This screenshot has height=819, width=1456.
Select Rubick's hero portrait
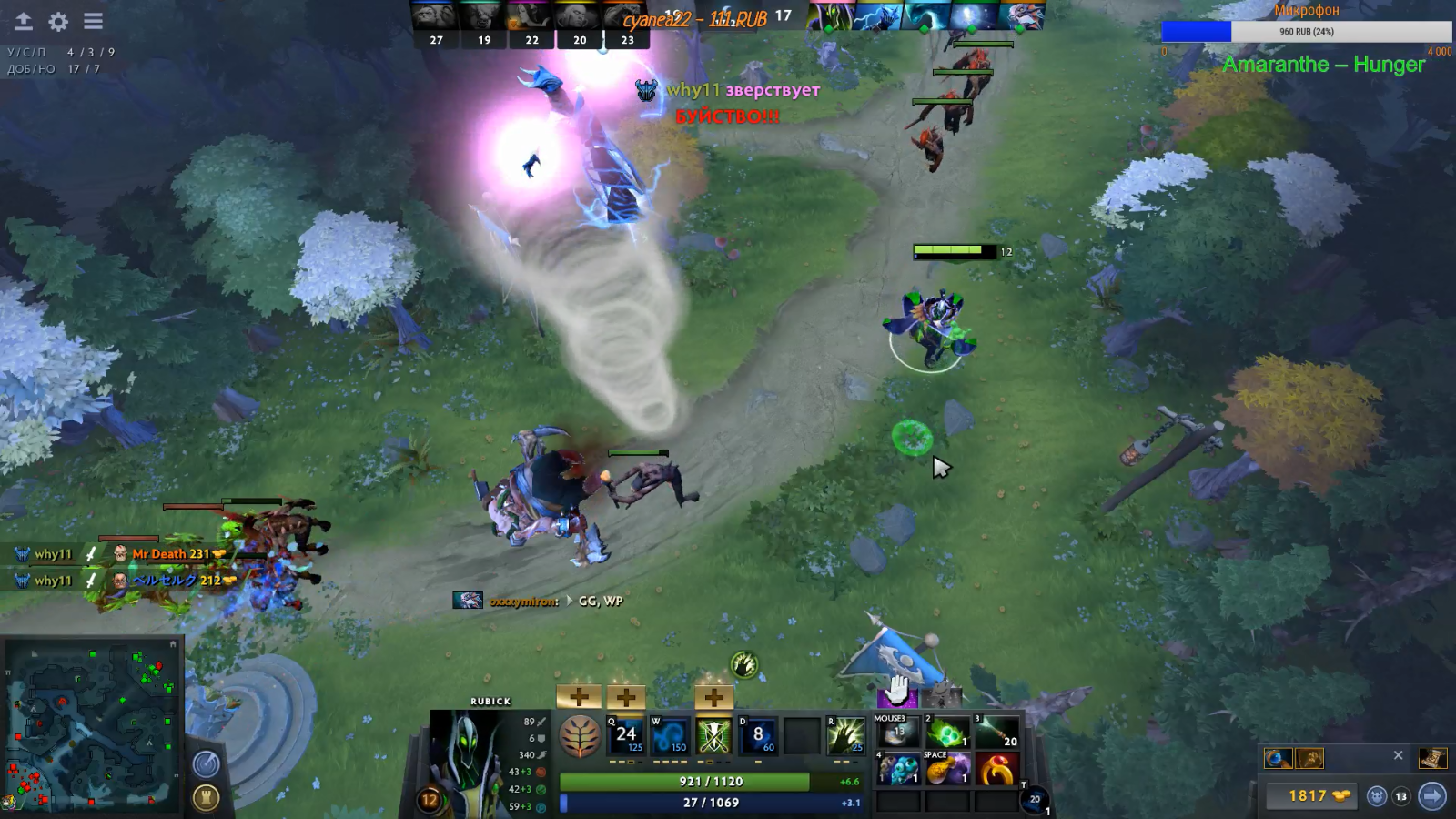tap(465, 758)
